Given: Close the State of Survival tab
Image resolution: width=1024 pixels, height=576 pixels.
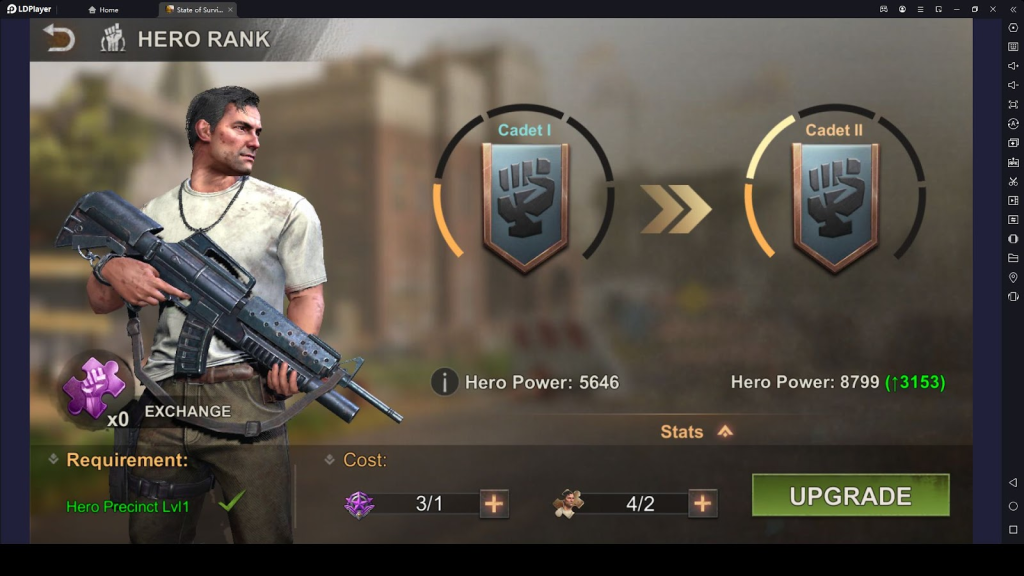Looking at the screenshot, I should (230, 9).
